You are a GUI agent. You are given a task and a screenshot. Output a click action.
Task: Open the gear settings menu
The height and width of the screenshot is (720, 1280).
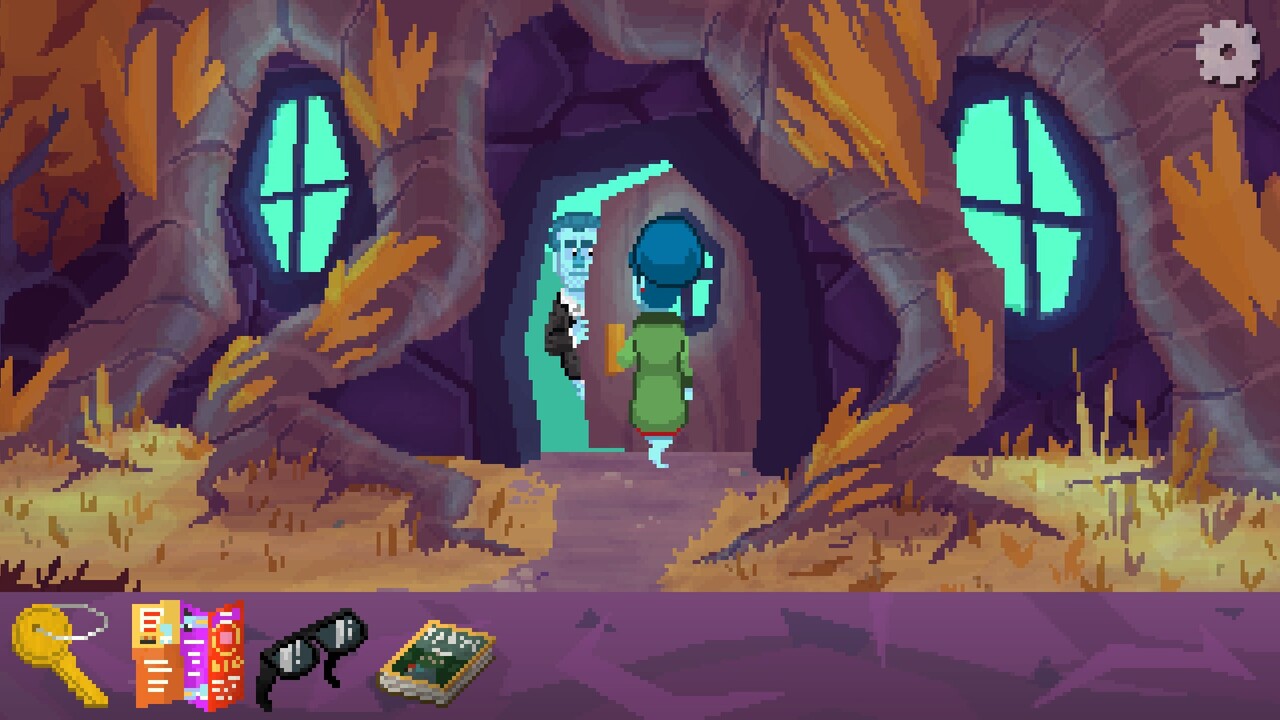point(1228,50)
